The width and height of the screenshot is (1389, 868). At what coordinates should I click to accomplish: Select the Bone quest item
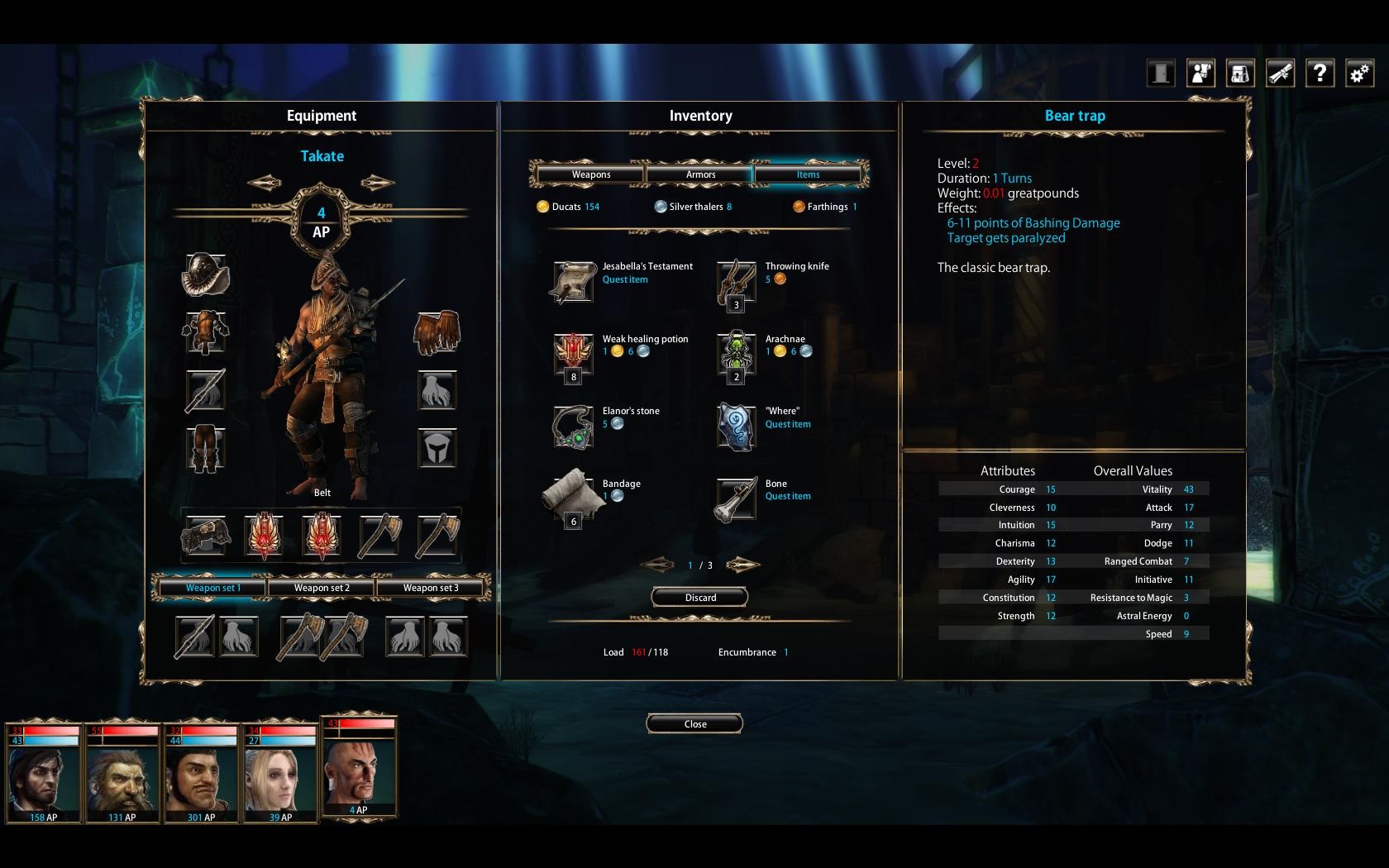(736, 498)
